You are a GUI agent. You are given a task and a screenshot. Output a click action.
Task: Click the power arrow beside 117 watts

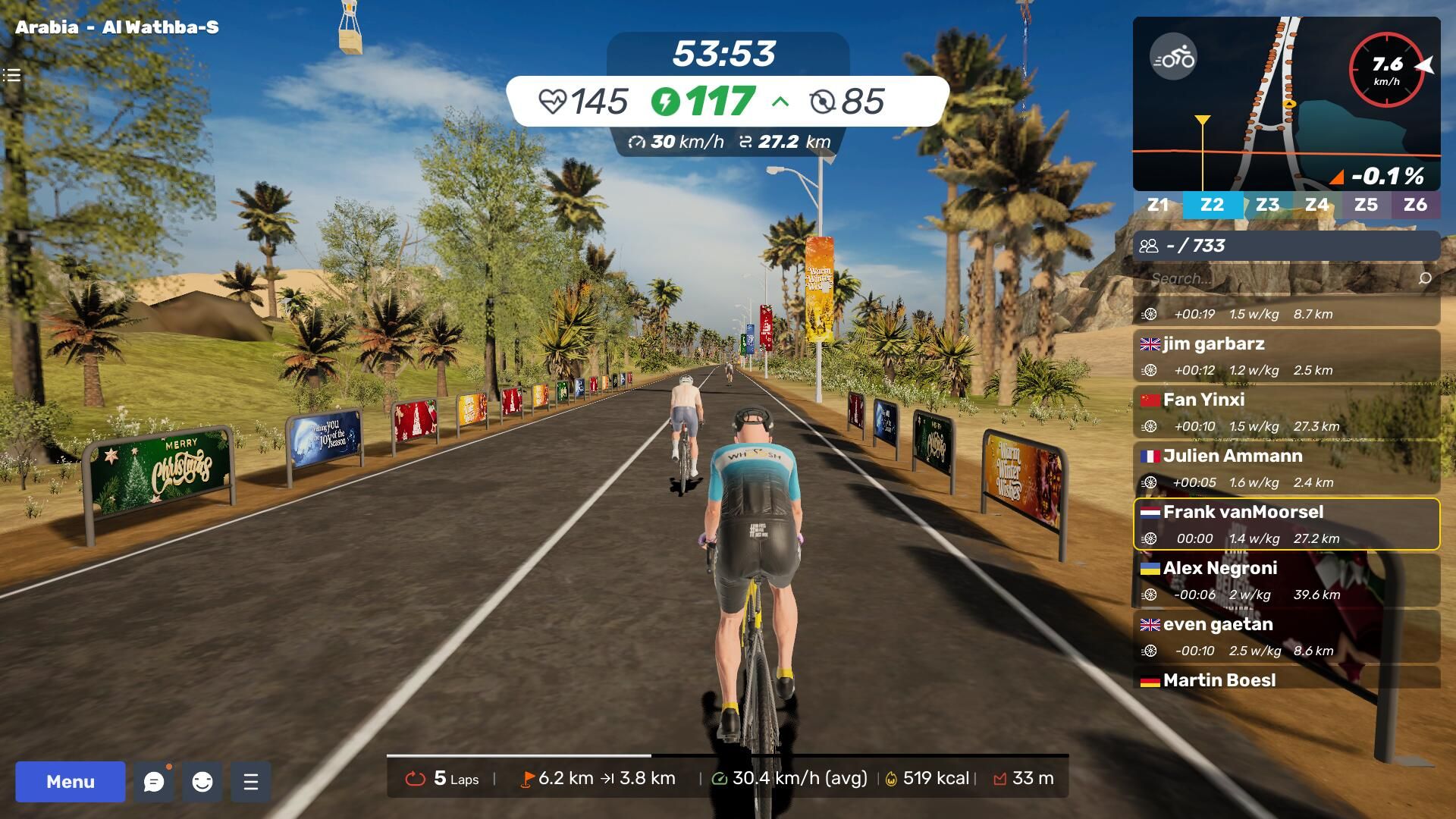point(780,102)
